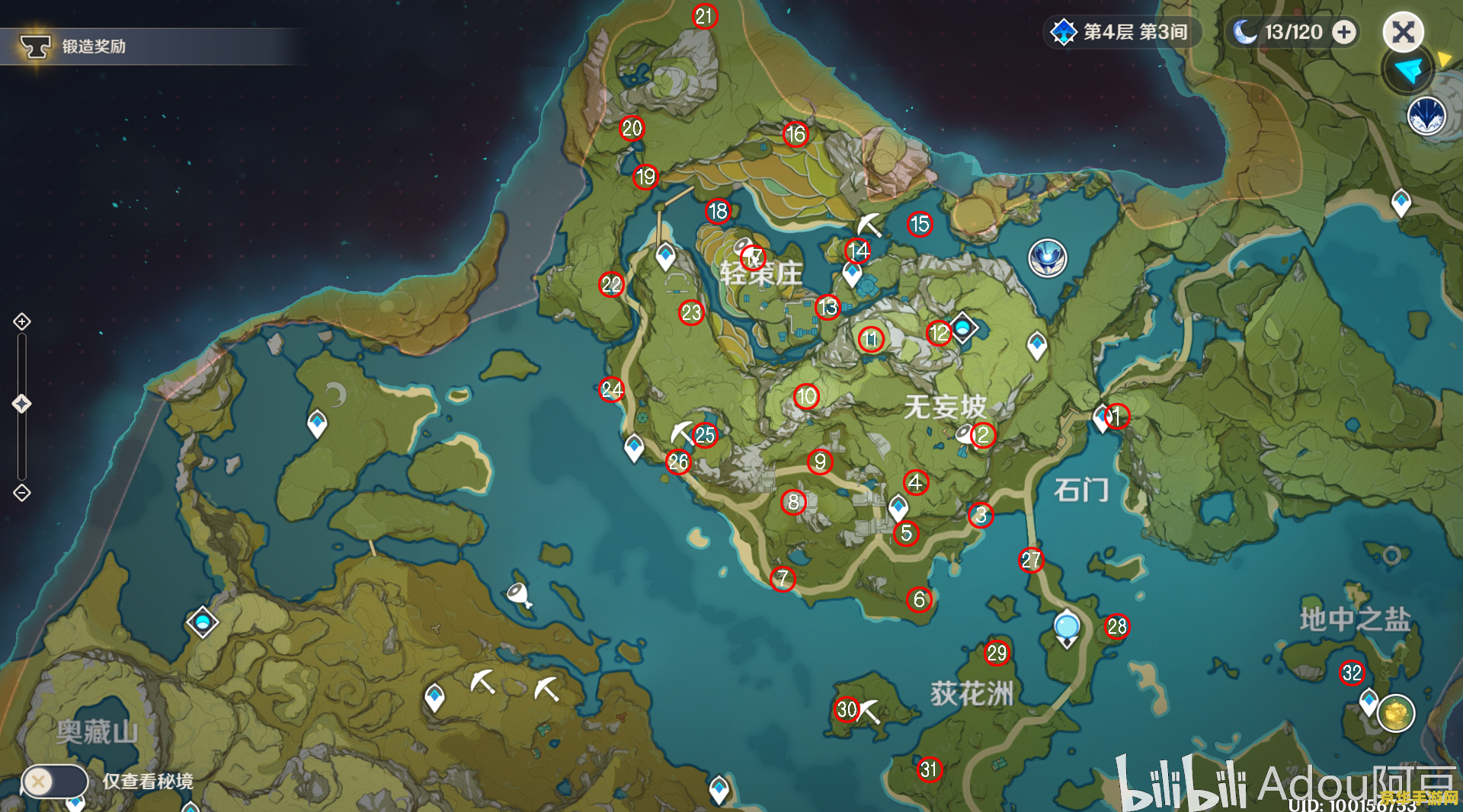
Task: Zoom out using the slider's minus button
Action: pyautogui.click(x=22, y=493)
